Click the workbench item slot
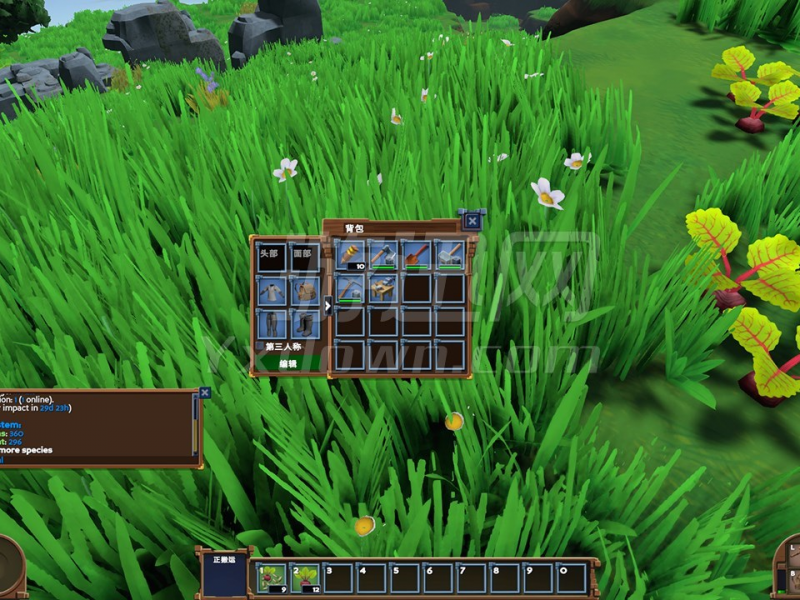Image resolution: width=800 pixels, height=600 pixels. 384,289
